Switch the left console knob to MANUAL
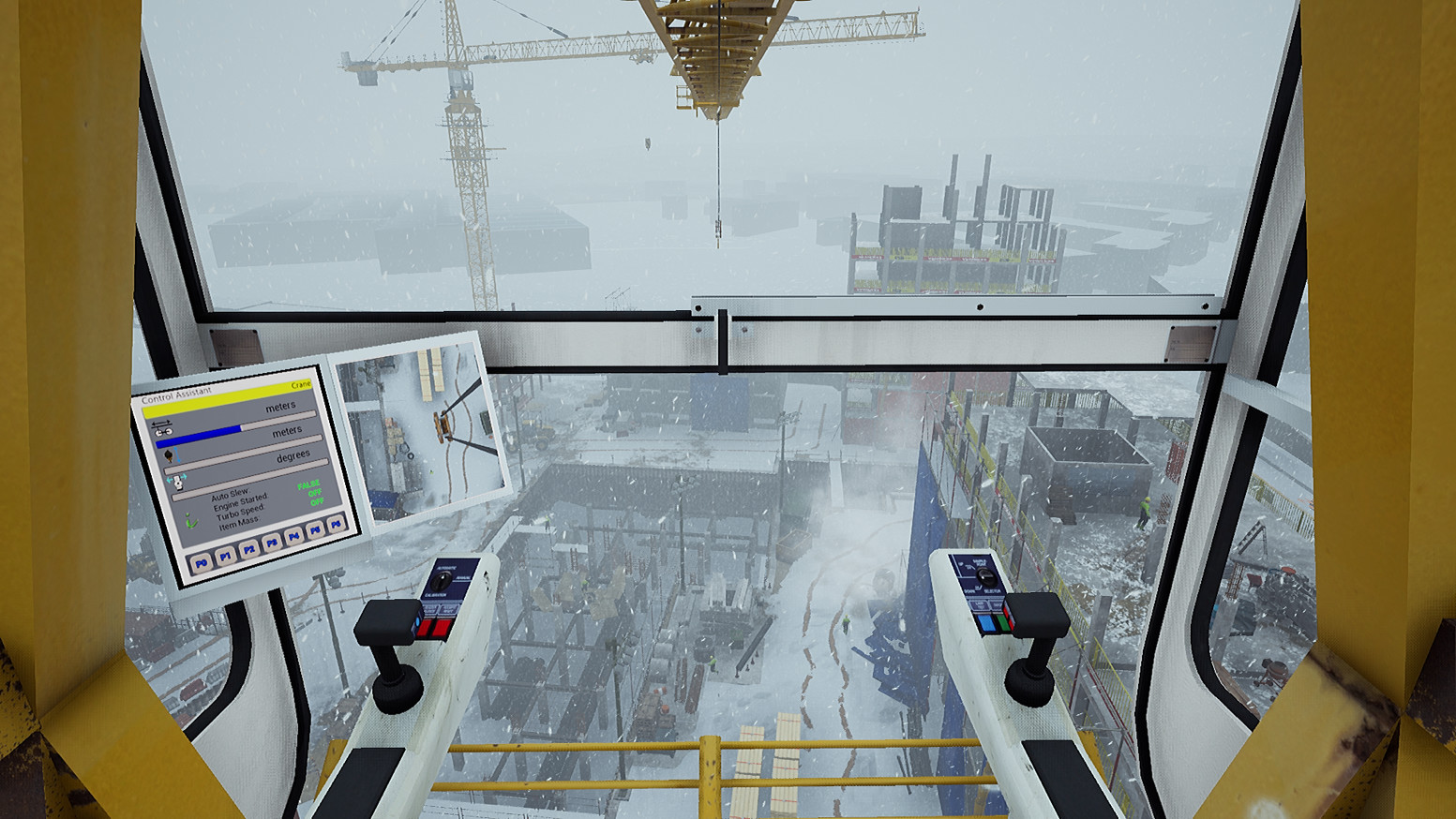 (x=463, y=577)
